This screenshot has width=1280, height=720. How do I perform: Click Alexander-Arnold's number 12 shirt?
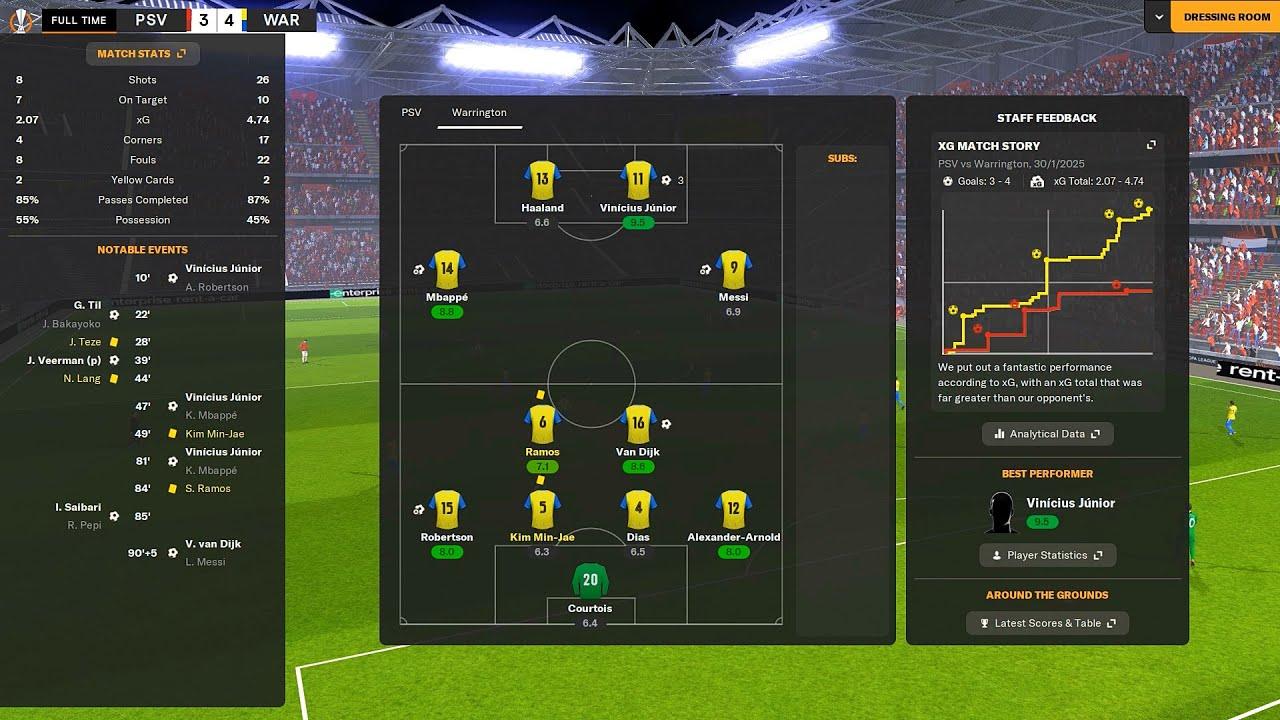coord(734,509)
